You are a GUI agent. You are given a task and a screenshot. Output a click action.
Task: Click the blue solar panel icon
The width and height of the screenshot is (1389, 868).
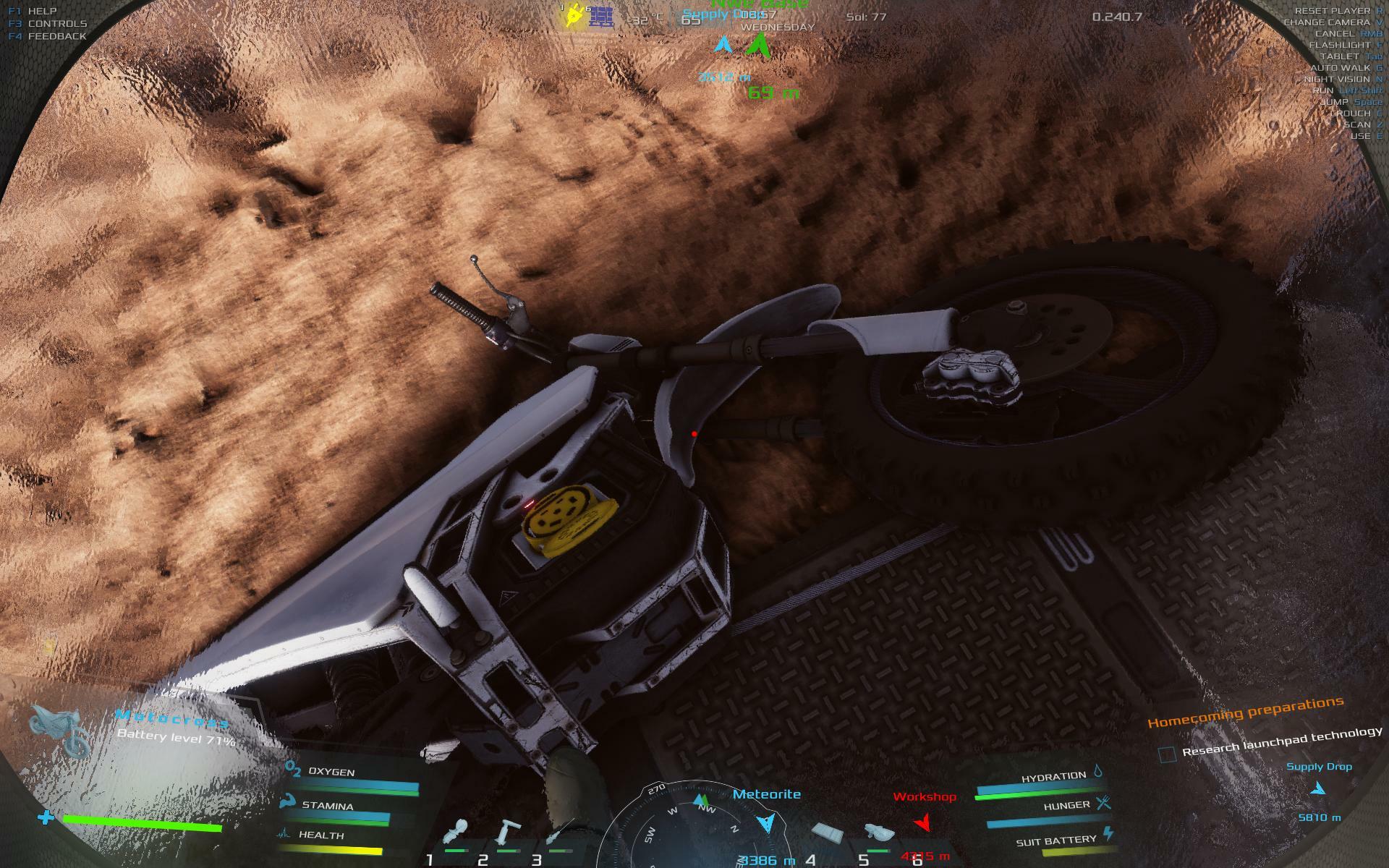pyautogui.click(x=600, y=17)
